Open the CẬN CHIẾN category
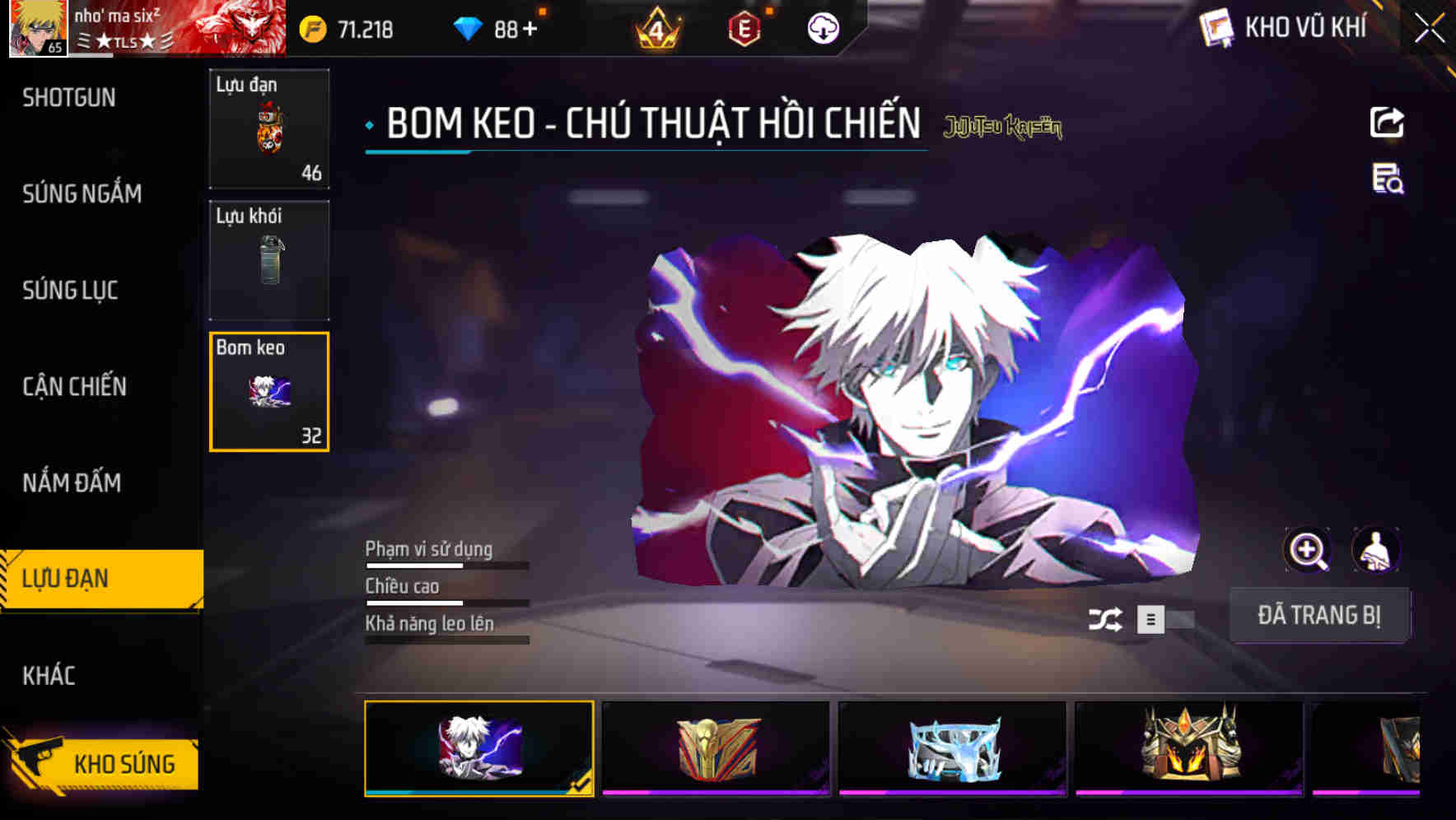The height and width of the screenshot is (820, 1456). point(74,385)
